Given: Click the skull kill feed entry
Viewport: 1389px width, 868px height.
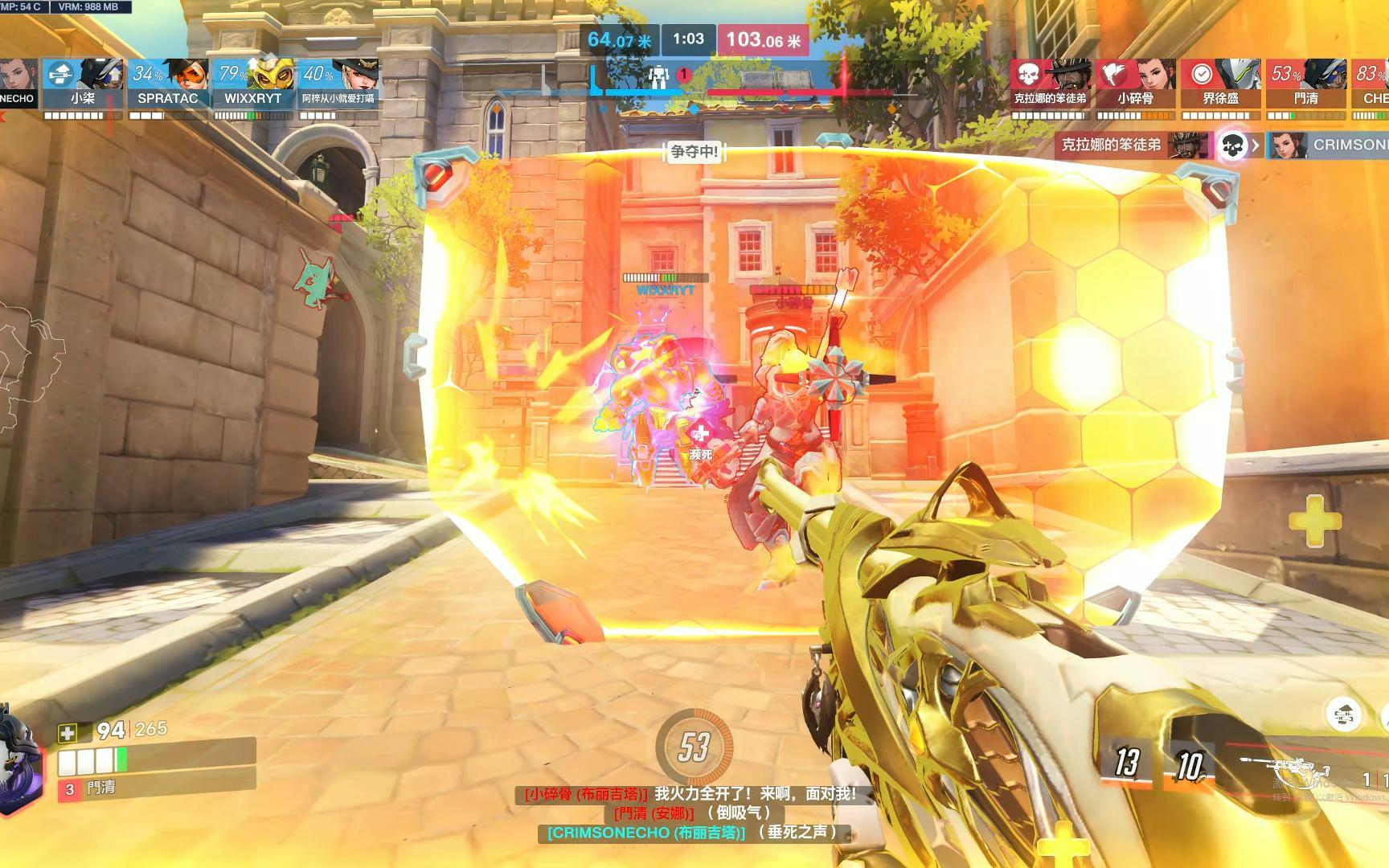Looking at the screenshot, I should (1232, 145).
